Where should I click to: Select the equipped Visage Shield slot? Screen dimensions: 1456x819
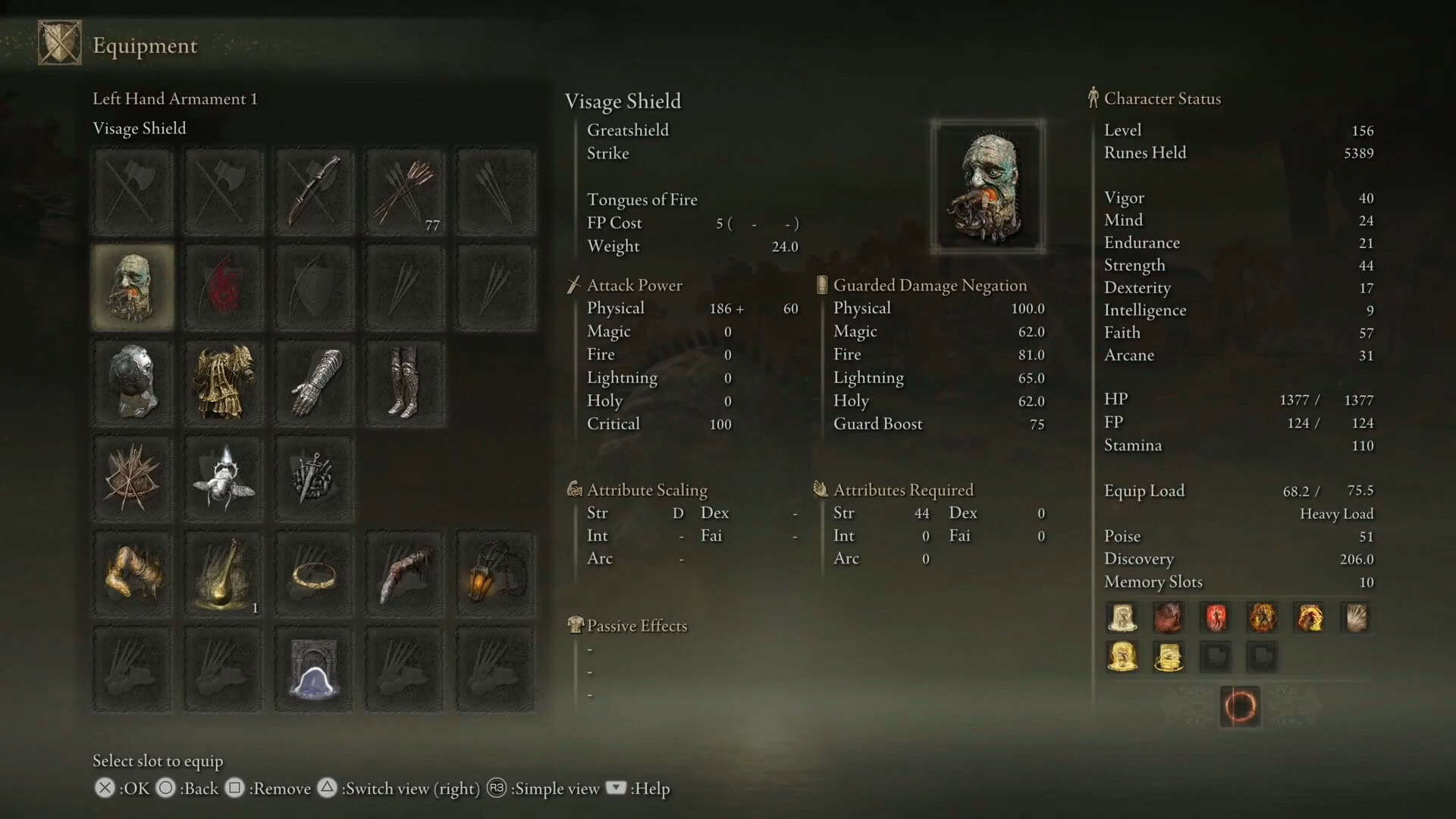[133, 287]
